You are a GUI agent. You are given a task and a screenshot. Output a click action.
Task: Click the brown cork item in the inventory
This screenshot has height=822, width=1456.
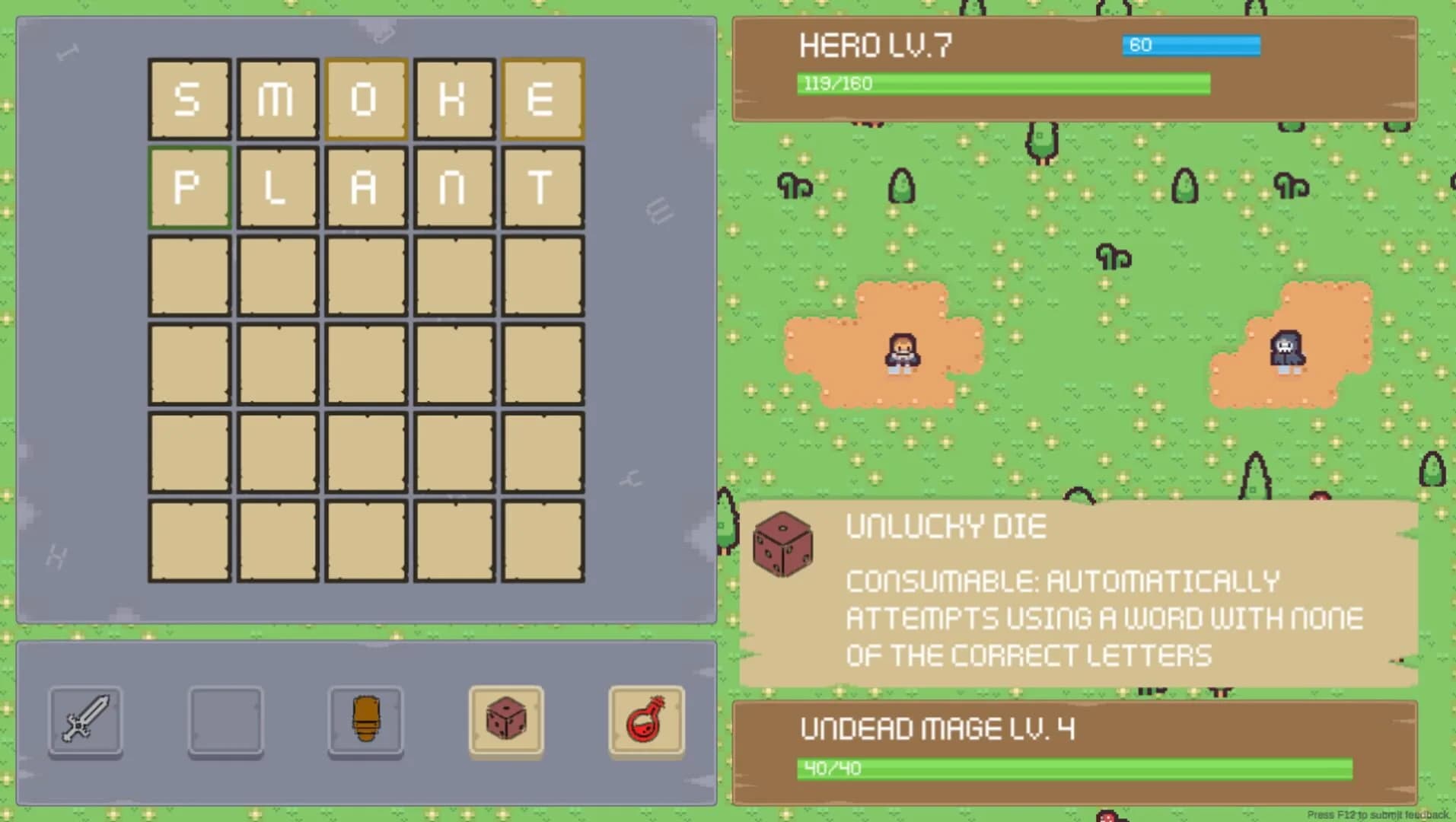coord(365,720)
